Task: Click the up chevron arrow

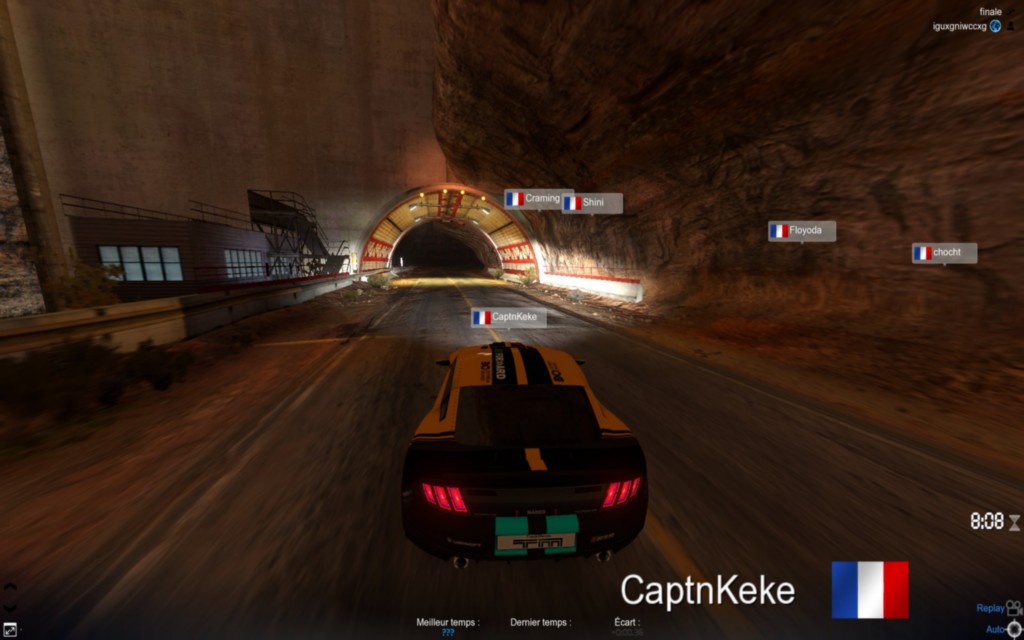Action: click(10, 587)
